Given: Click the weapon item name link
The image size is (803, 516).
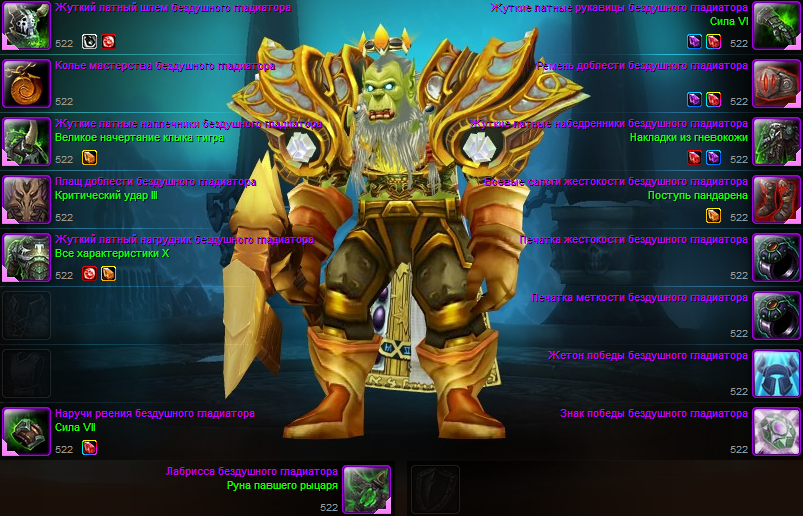Looking at the screenshot, I should (x=252, y=471).
